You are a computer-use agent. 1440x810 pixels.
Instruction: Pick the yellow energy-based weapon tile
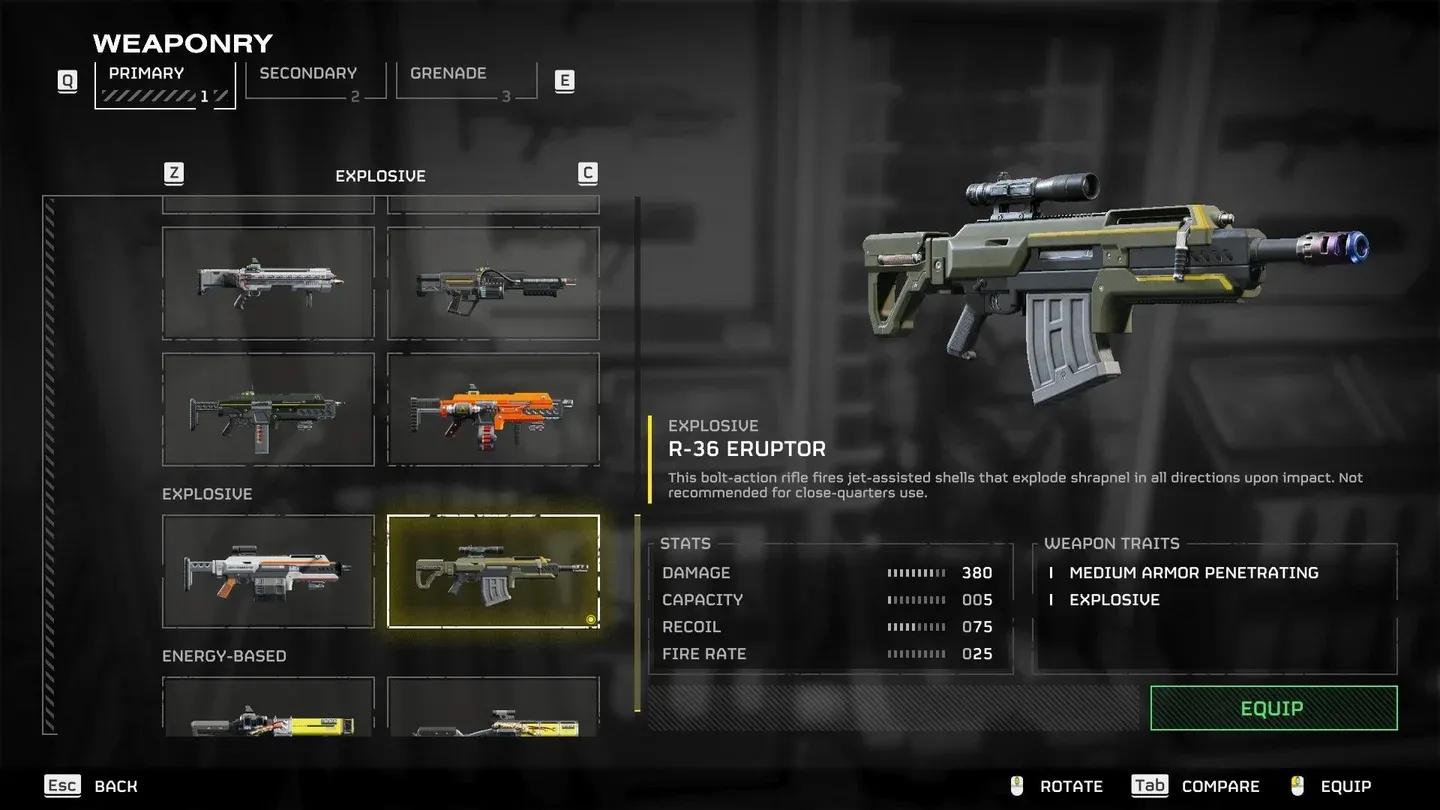click(268, 710)
